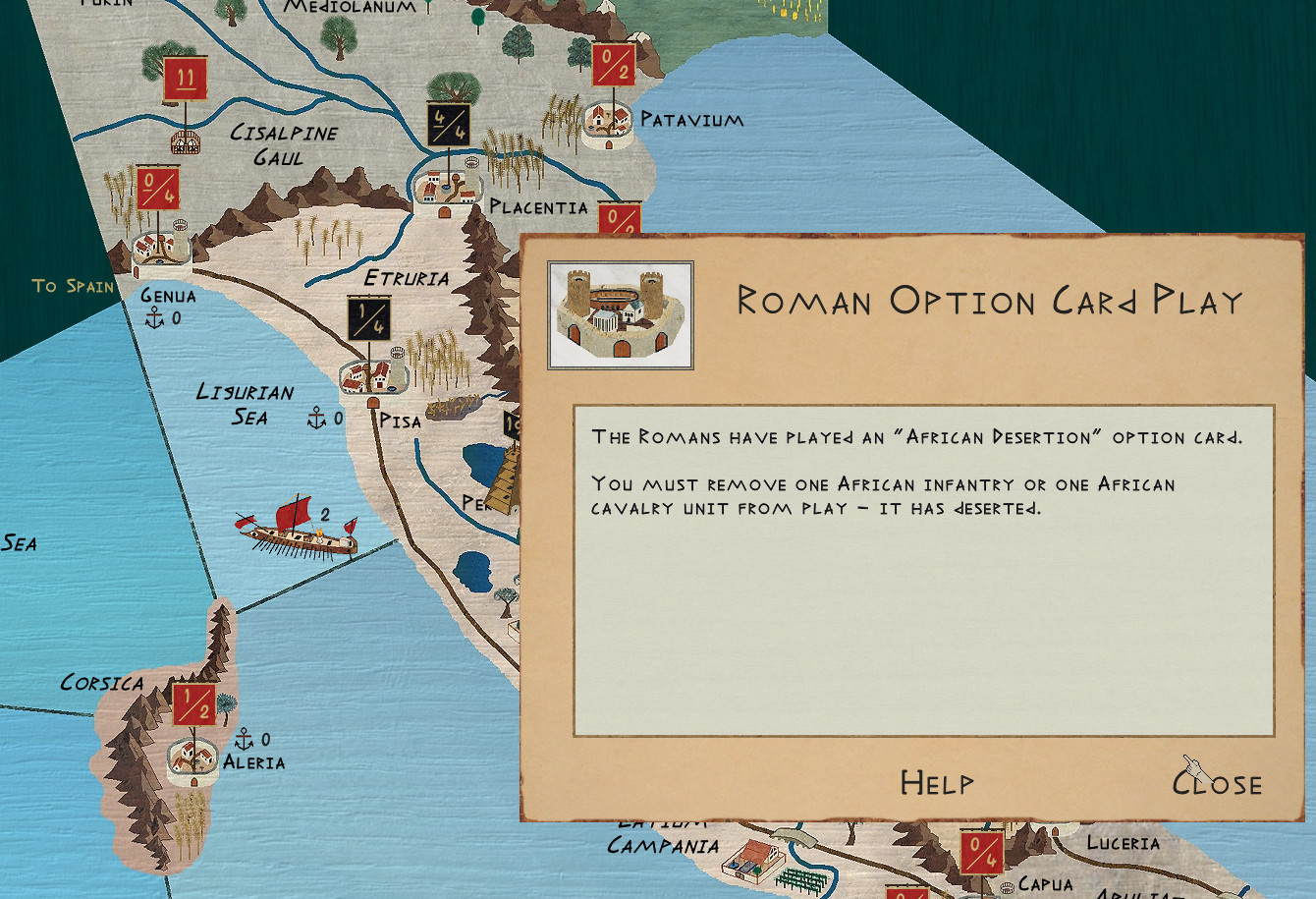The image size is (1316, 899).
Task: Select the Capua red flag marker
Action: [x=982, y=852]
